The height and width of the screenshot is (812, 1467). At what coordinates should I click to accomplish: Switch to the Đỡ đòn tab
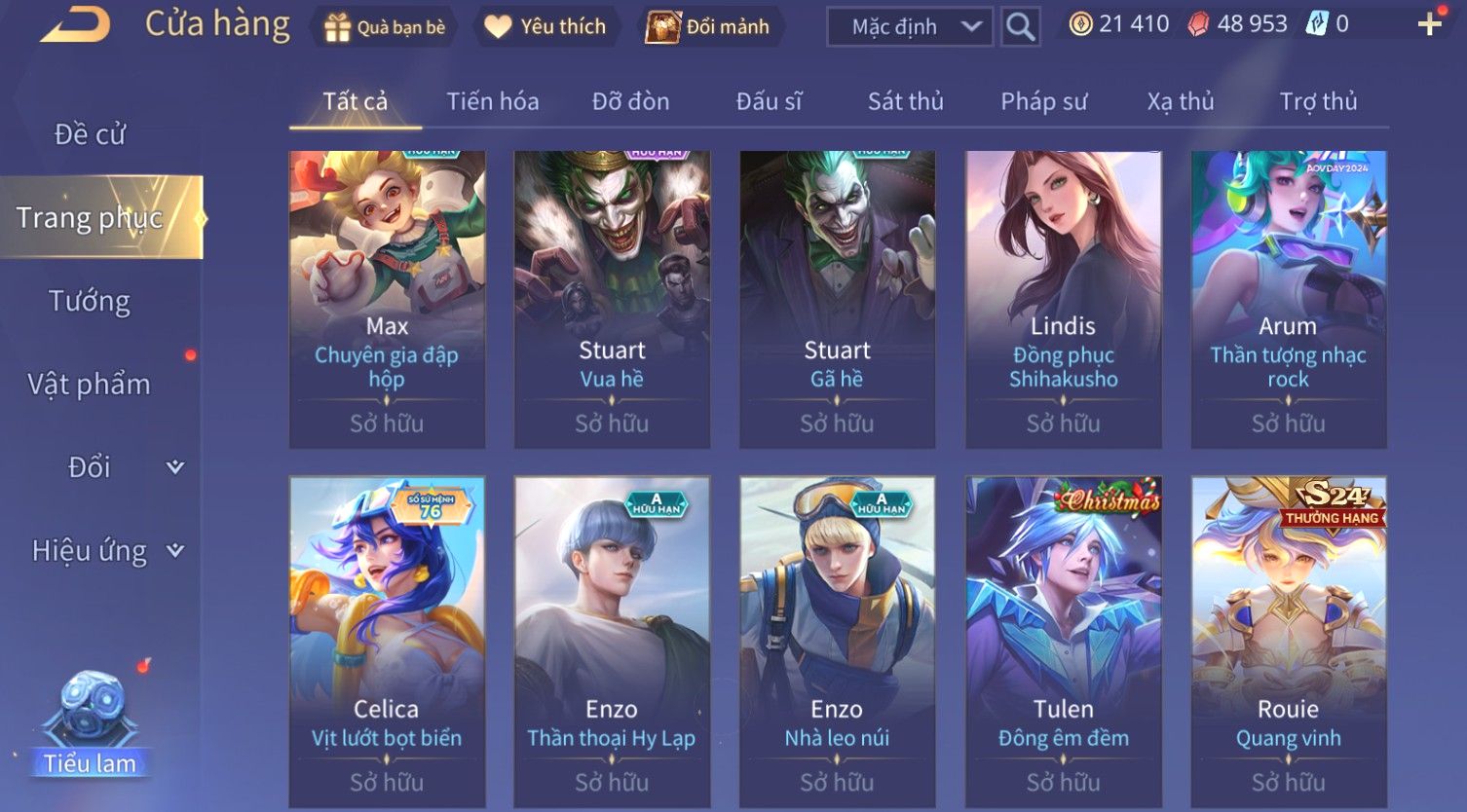[630, 101]
